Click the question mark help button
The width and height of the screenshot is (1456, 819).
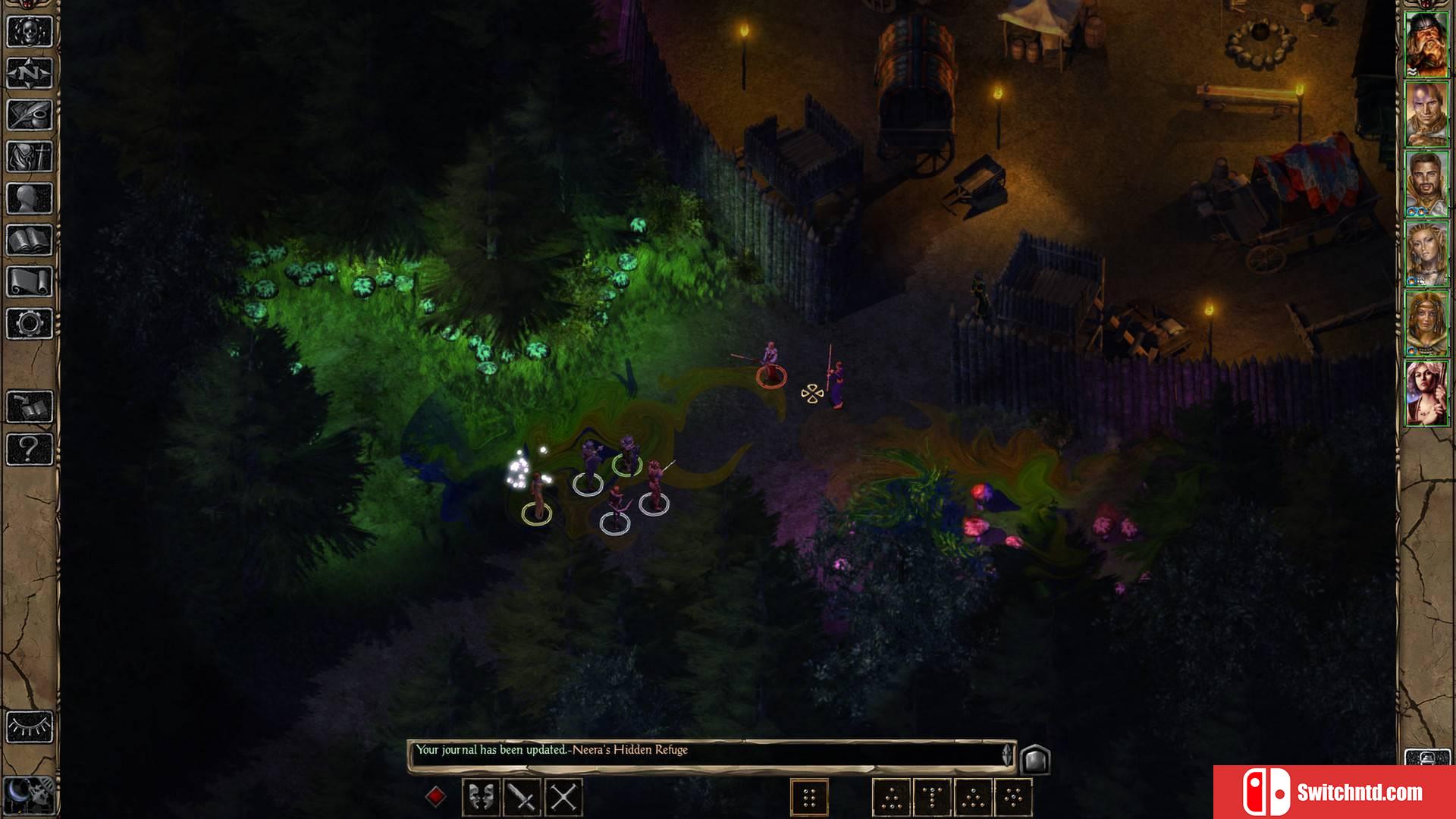point(30,449)
